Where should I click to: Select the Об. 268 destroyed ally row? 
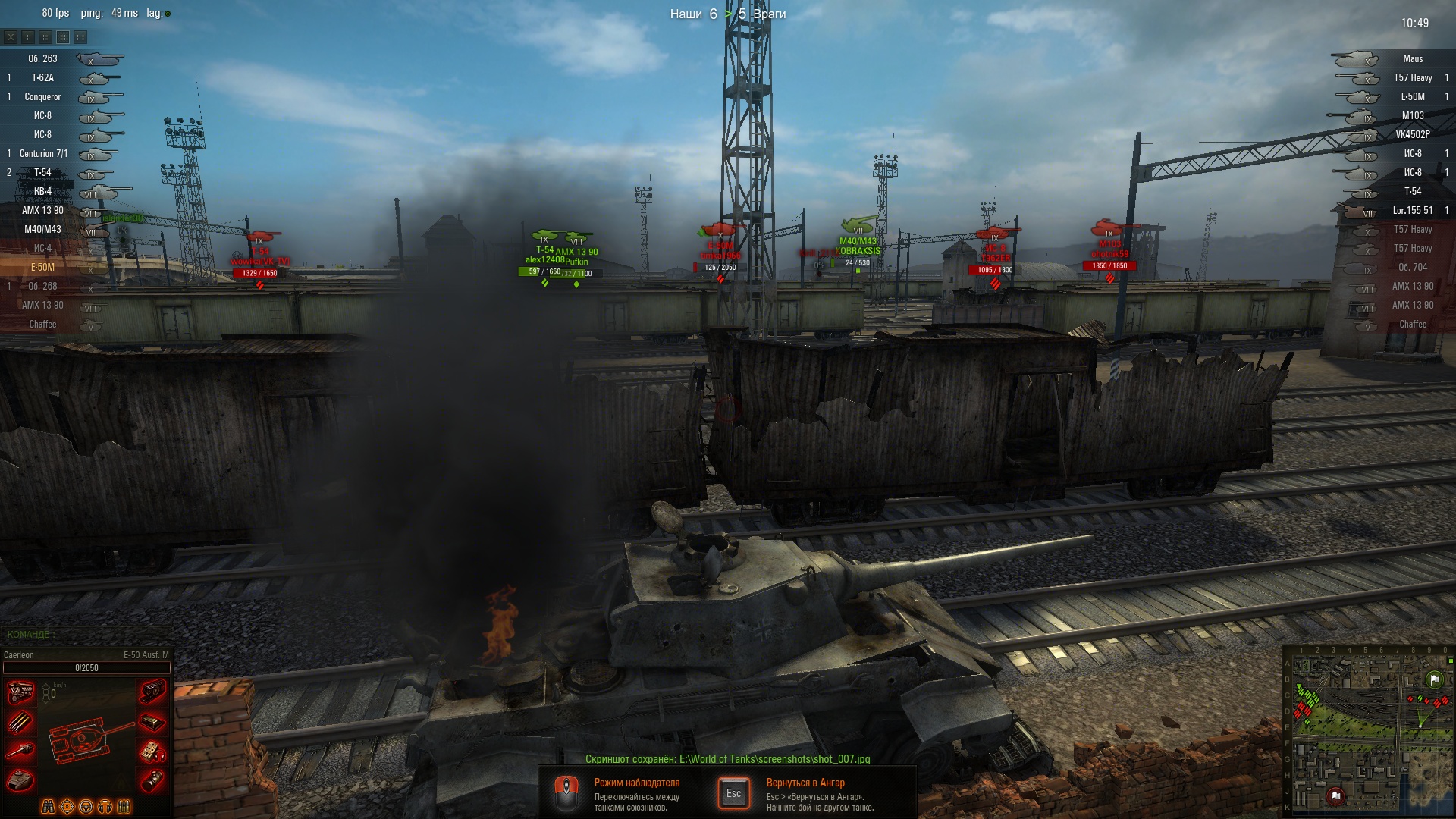coord(43,287)
